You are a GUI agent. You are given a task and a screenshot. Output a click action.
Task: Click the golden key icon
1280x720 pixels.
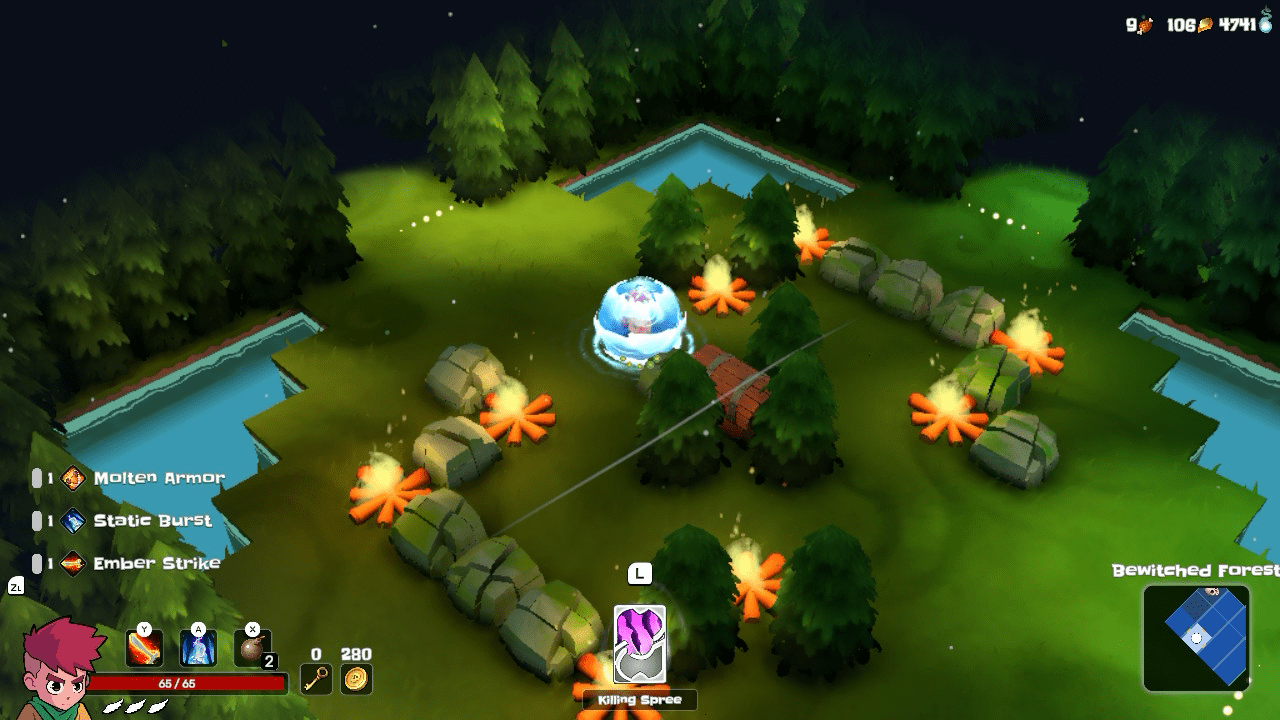point(316,679)
